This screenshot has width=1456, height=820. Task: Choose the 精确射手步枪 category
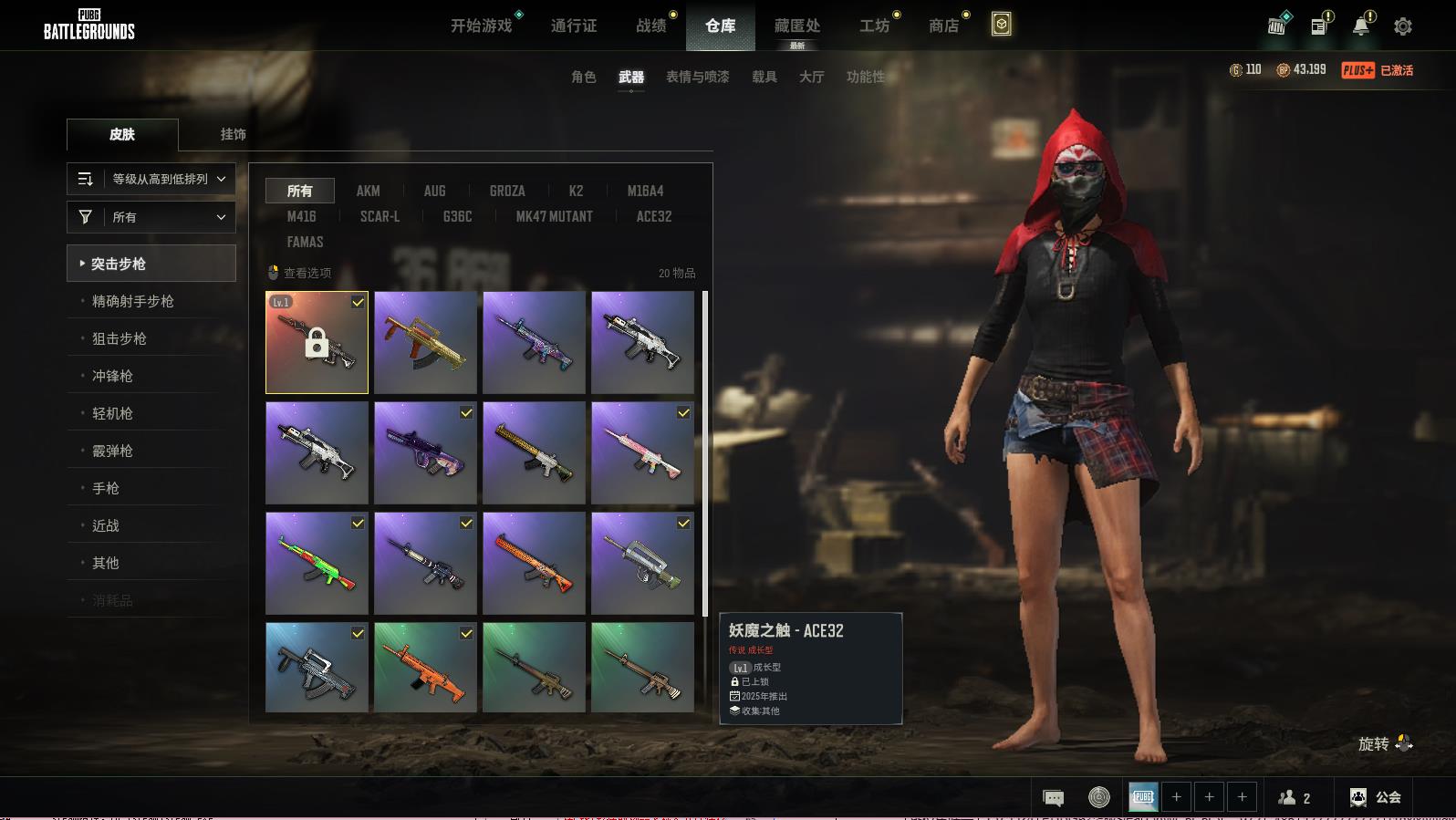click(132, 301)
